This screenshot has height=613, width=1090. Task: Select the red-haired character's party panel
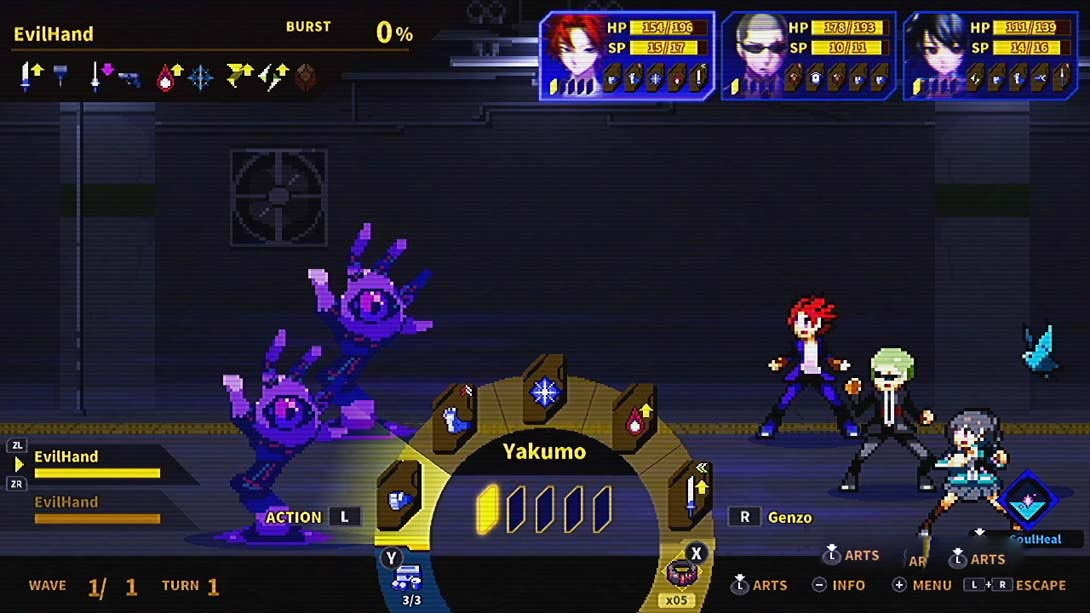[628, 56]
